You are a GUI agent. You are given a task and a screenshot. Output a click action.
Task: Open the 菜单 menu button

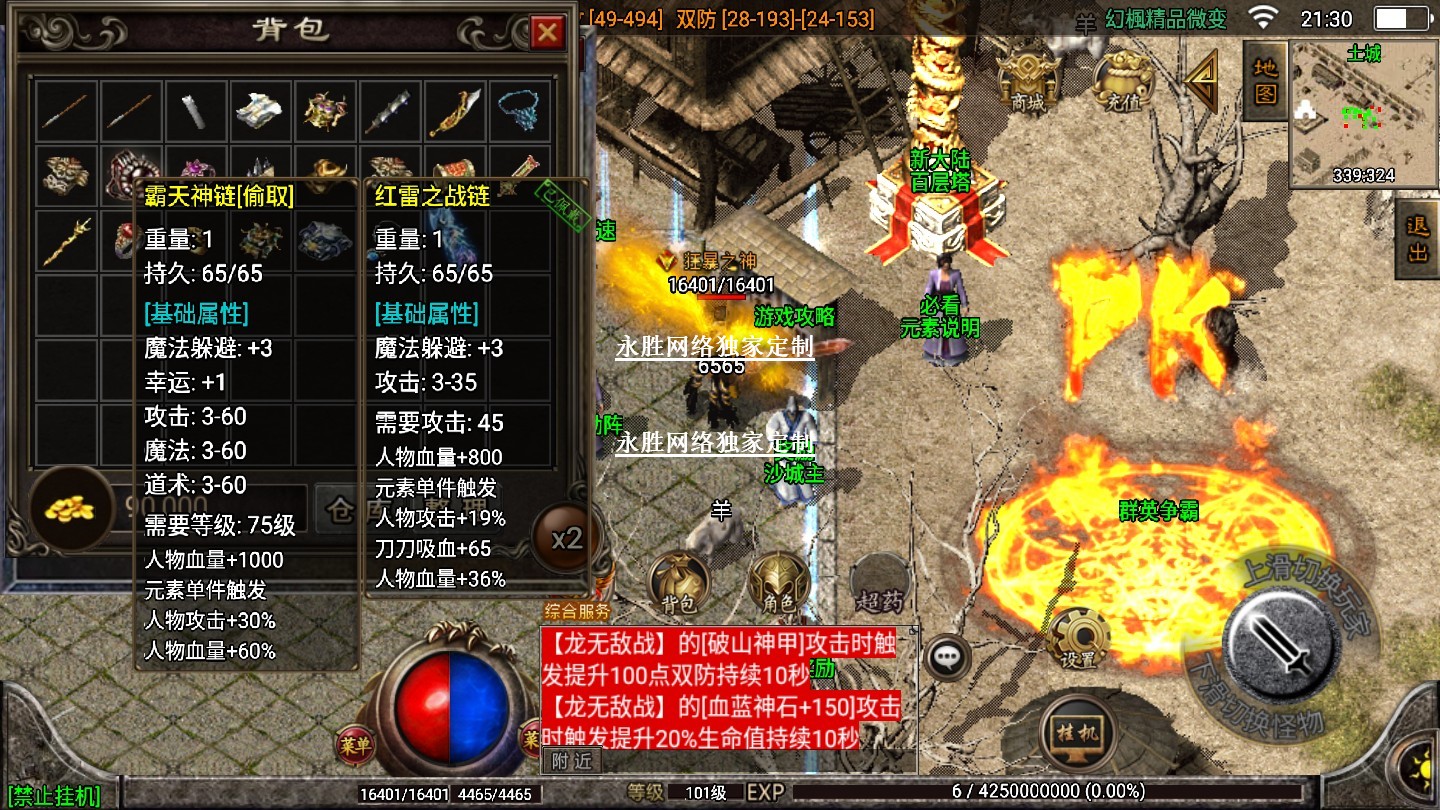click(355, 744)
